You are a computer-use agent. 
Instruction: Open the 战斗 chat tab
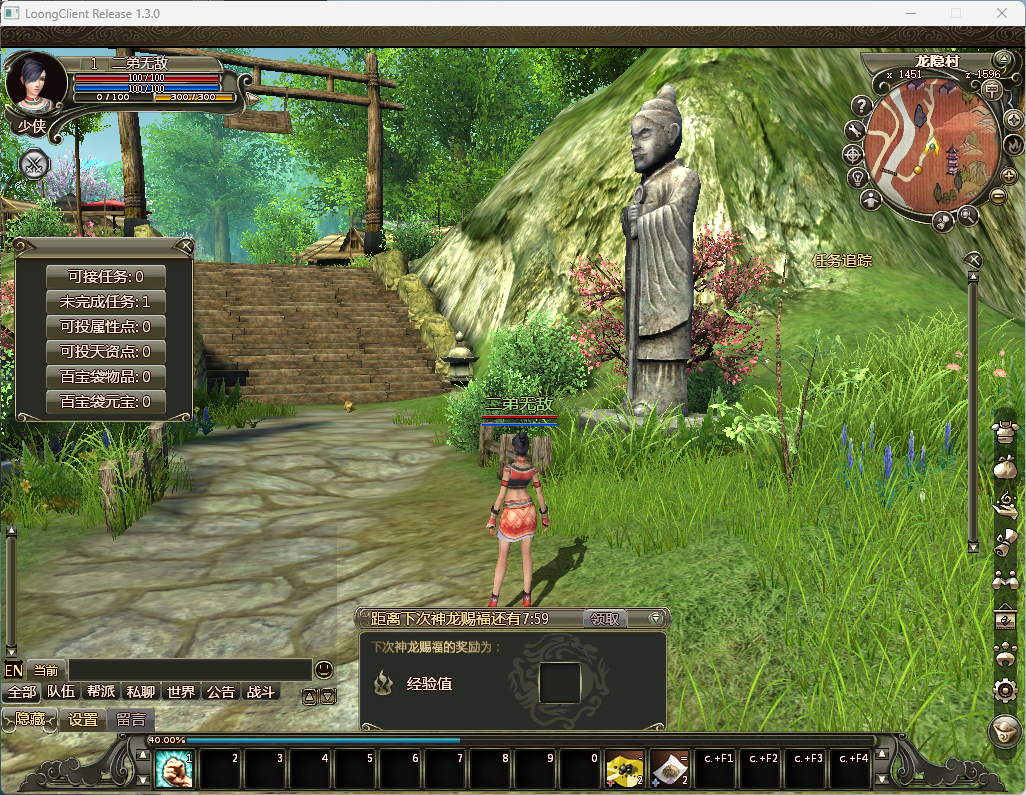260,692
